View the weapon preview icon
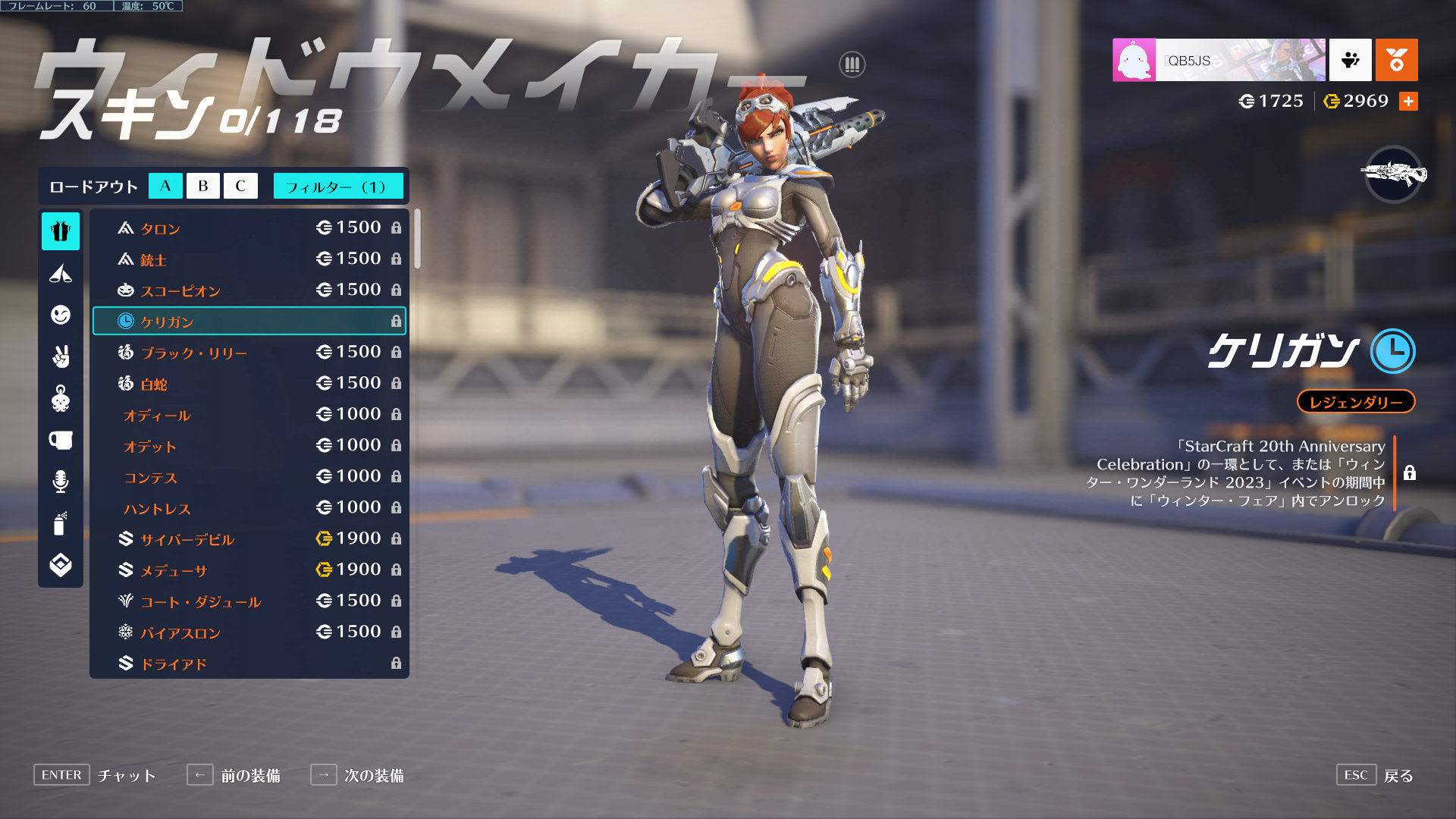The width and height of the screenshot is (1456, 819). coord(1394,174)
